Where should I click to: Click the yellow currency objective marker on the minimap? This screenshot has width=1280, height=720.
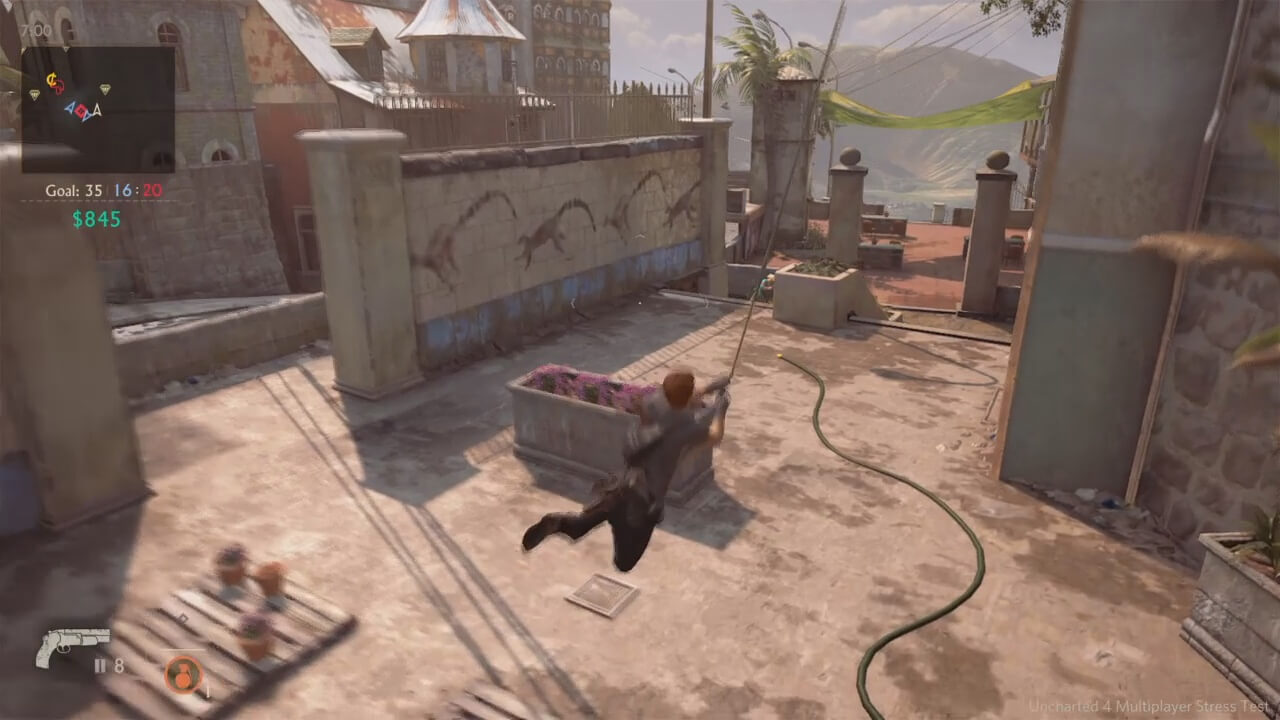(x=52, y=78)
